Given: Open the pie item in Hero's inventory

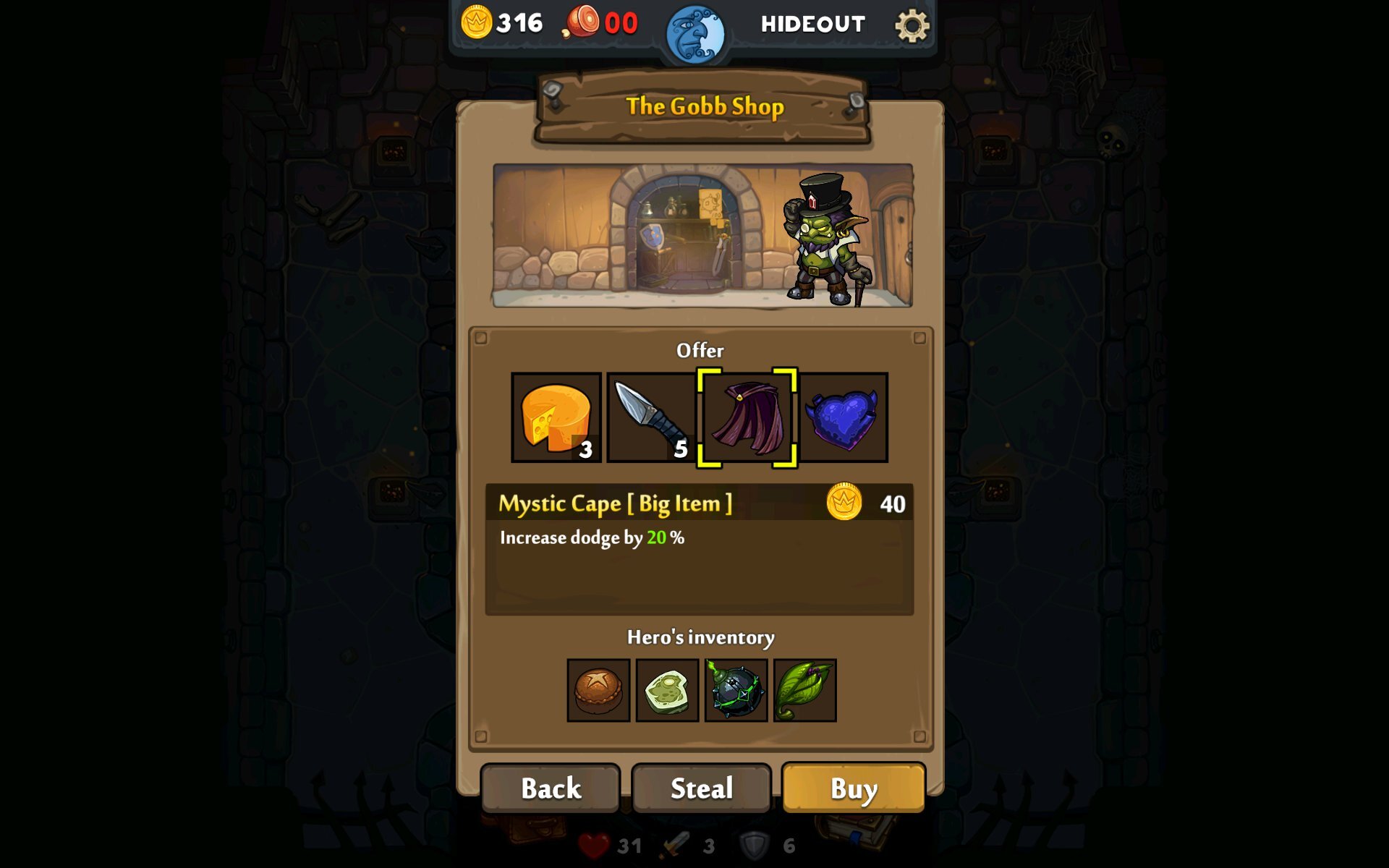Looking at the screenshot, I should pos(599,689).
